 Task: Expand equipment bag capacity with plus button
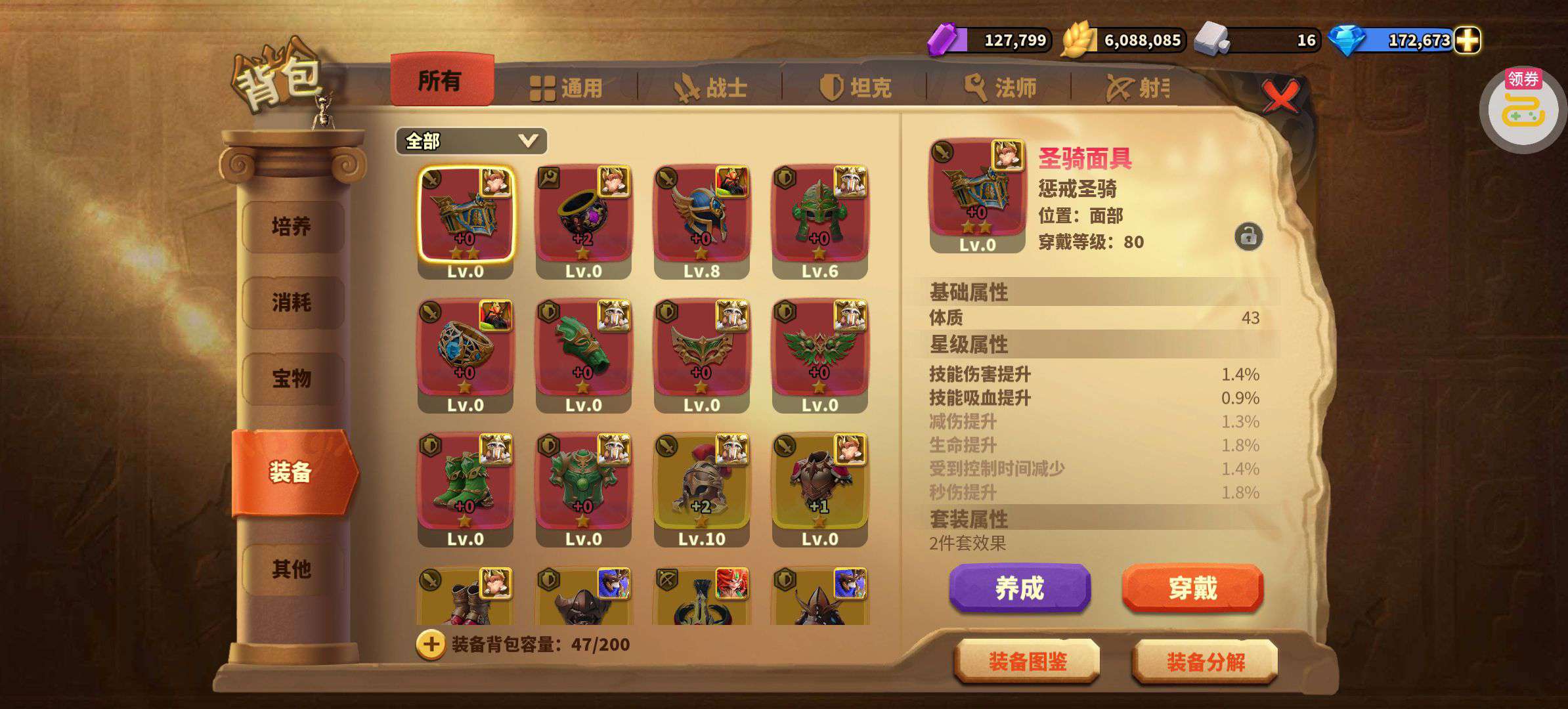click(431, 645)
